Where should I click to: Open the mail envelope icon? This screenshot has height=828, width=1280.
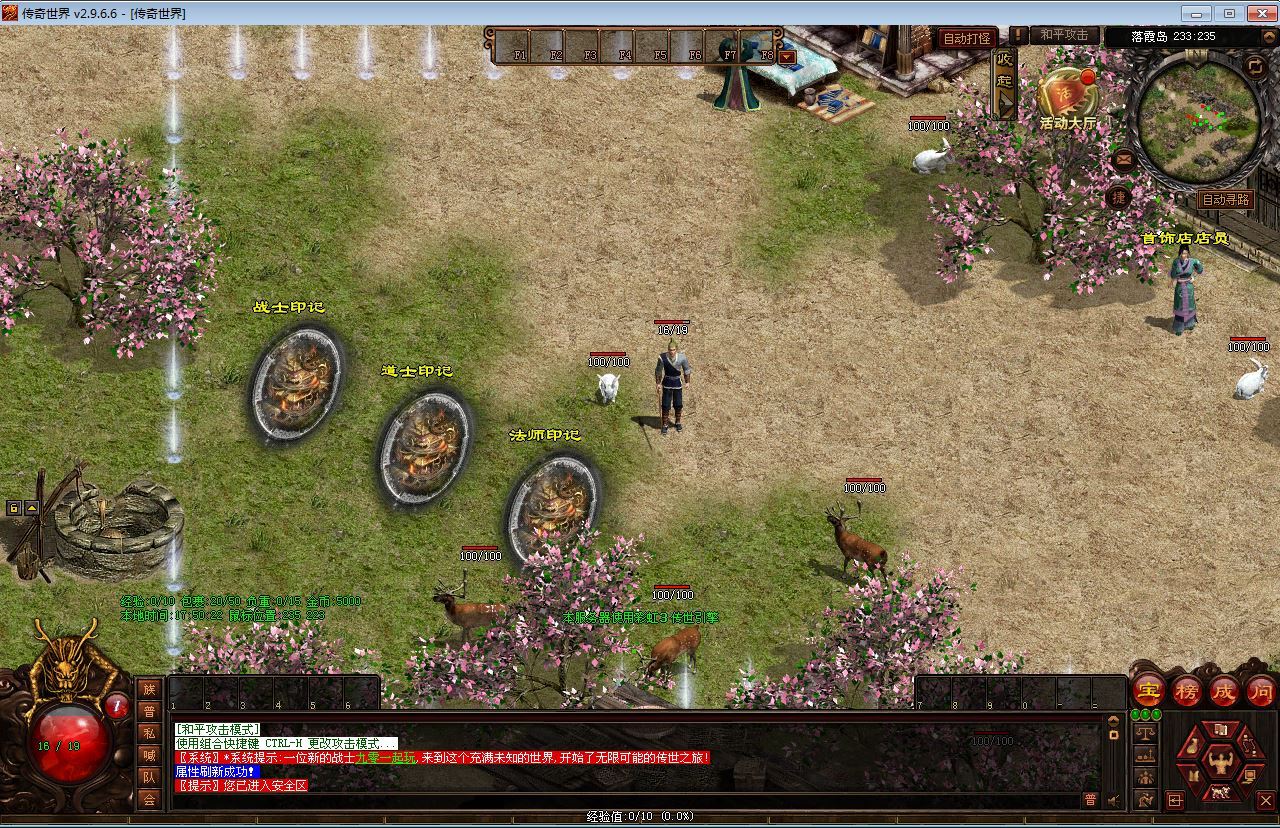[1123, 160]
